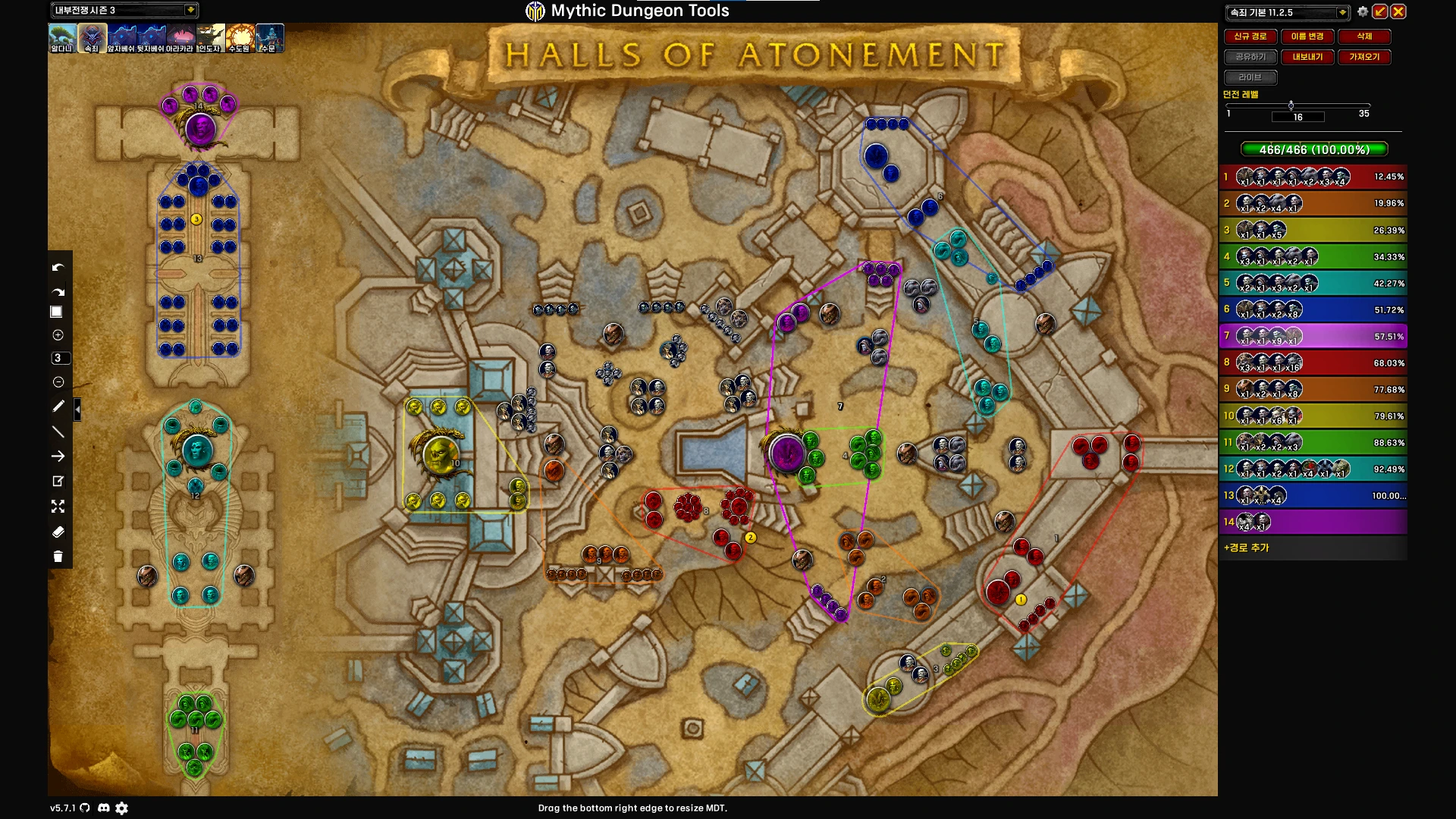This screenshot has width=1456, height=819.
Task: Click the 던전 레벨 slider handle
Action: pos(1291,105)
